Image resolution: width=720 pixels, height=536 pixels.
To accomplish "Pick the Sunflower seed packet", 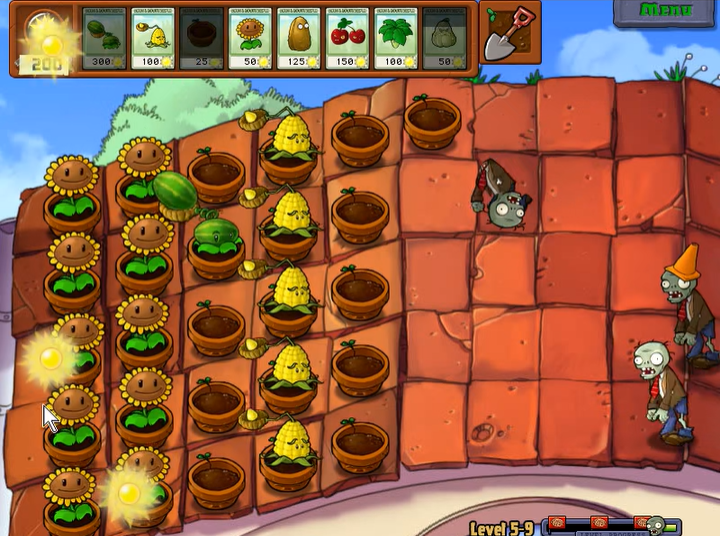I will 251,39.
